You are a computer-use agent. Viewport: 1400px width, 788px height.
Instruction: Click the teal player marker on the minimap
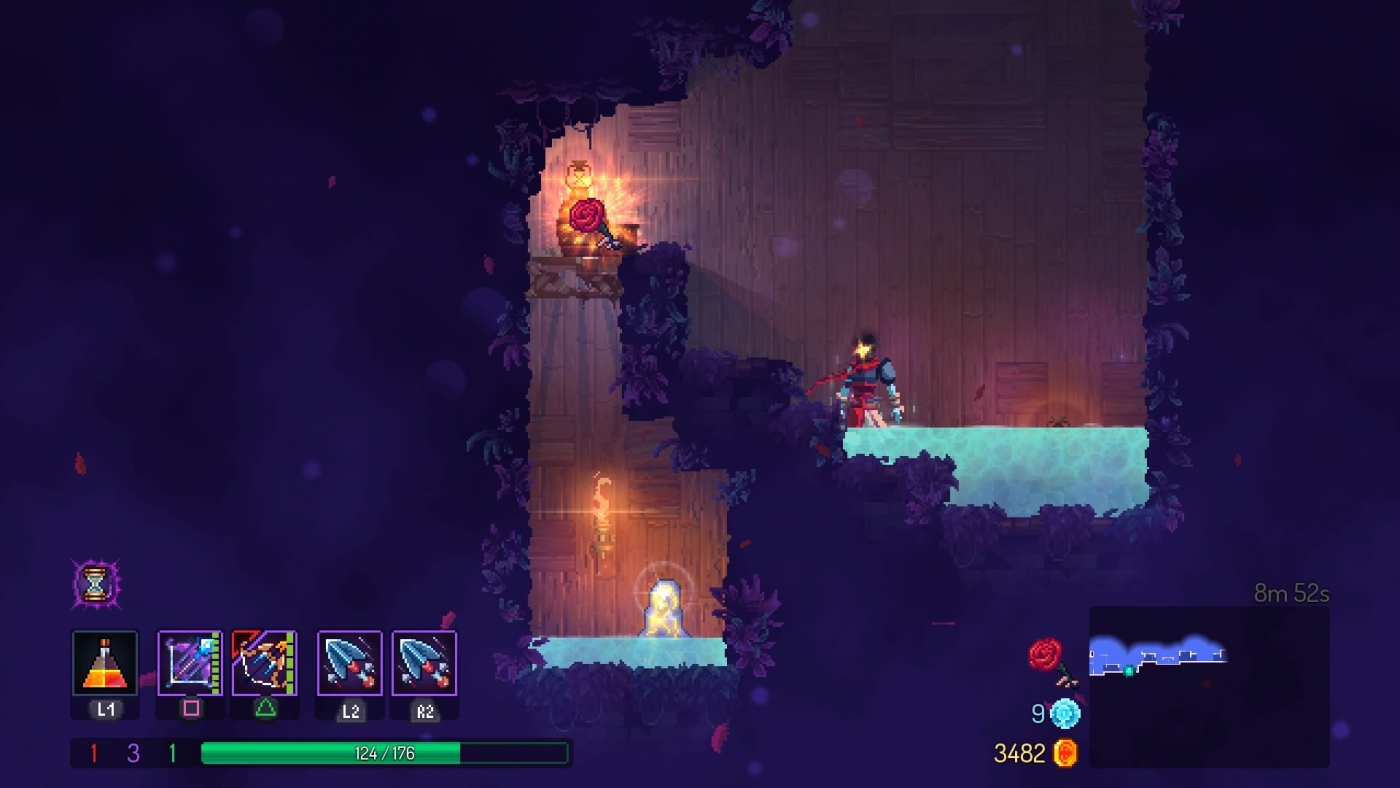click(x=1130, y=671)
